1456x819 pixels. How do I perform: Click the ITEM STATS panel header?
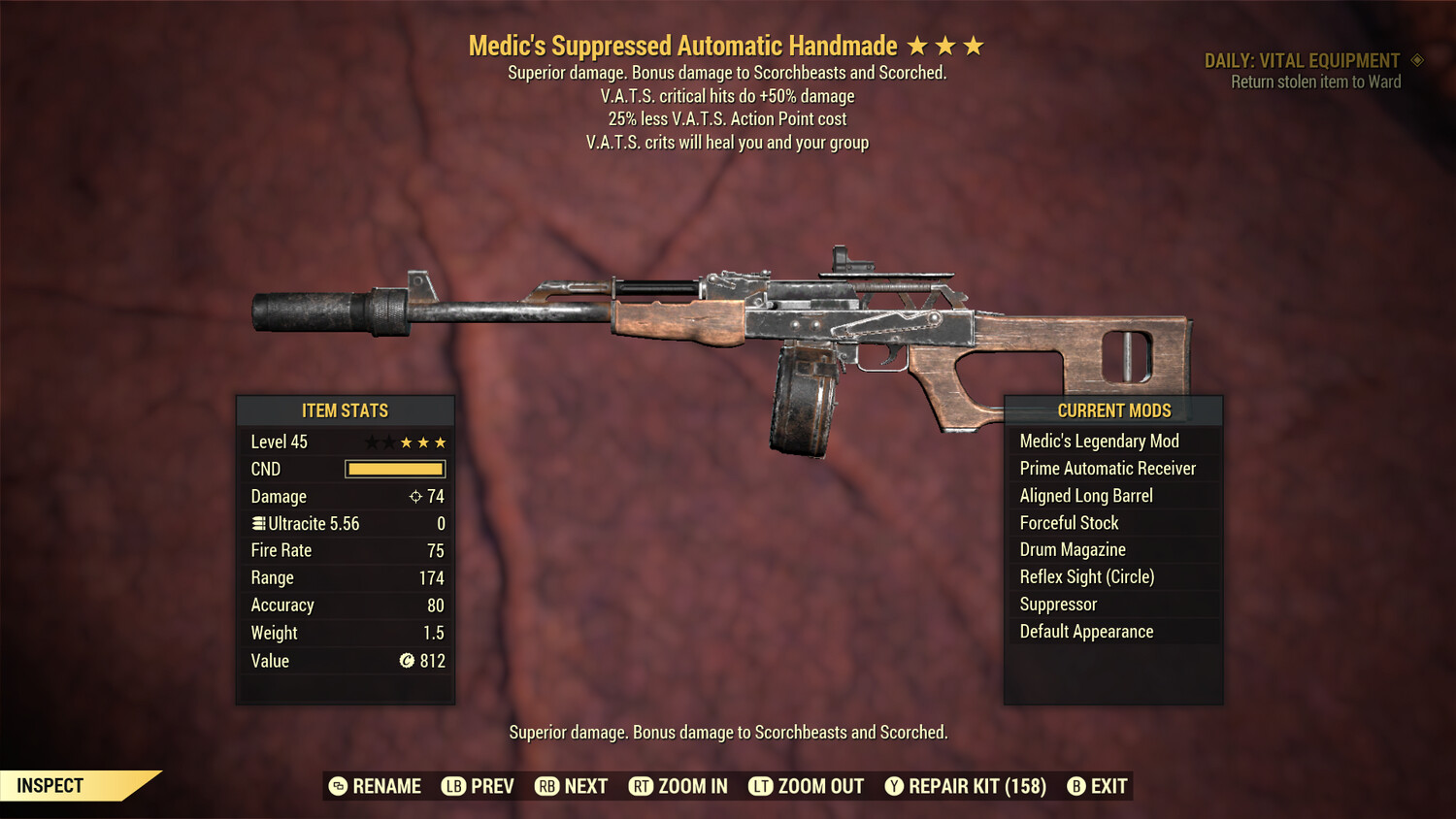coord(346,410)
